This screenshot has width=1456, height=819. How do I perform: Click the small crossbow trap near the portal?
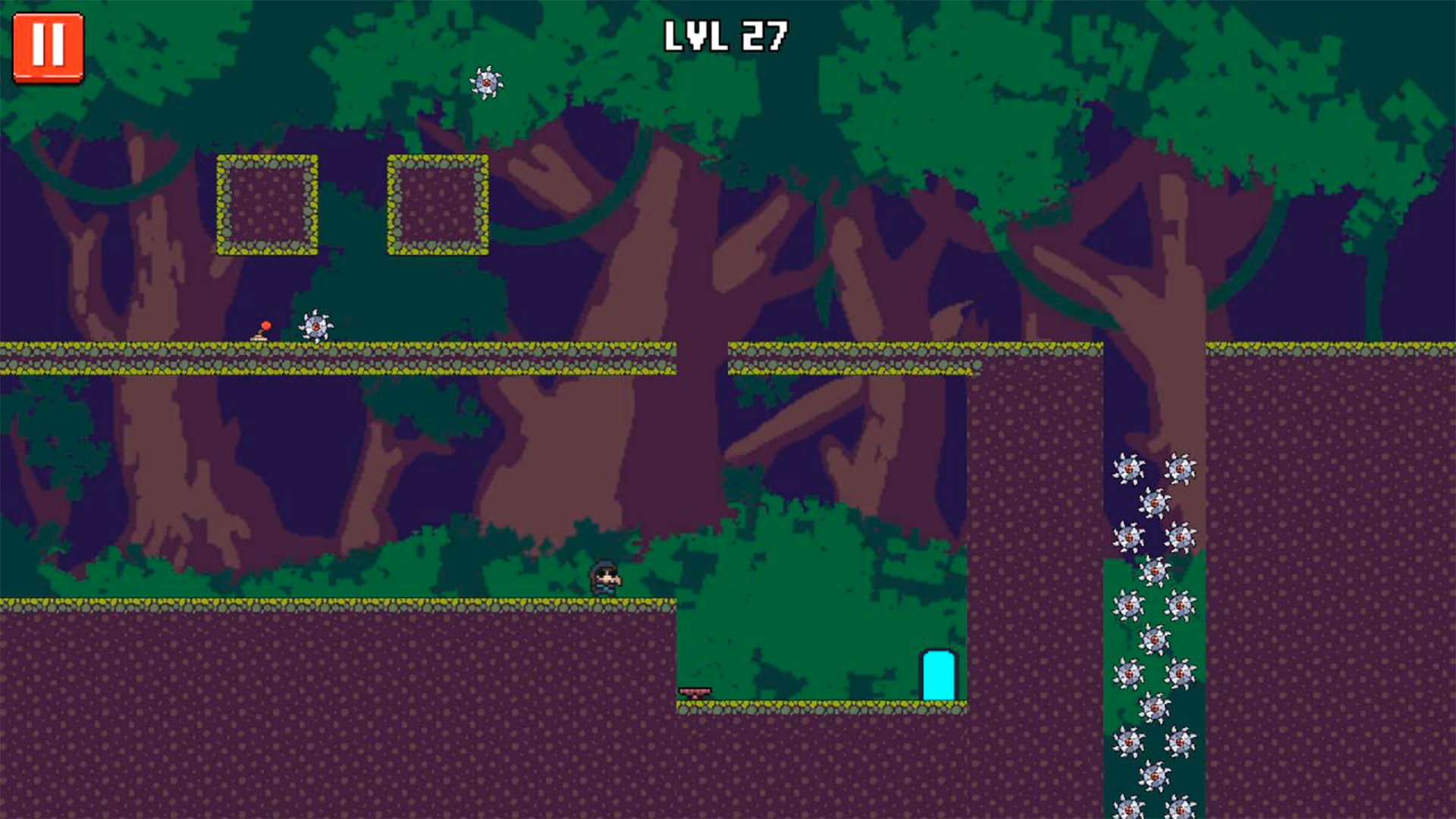click(x=693, y=692)
